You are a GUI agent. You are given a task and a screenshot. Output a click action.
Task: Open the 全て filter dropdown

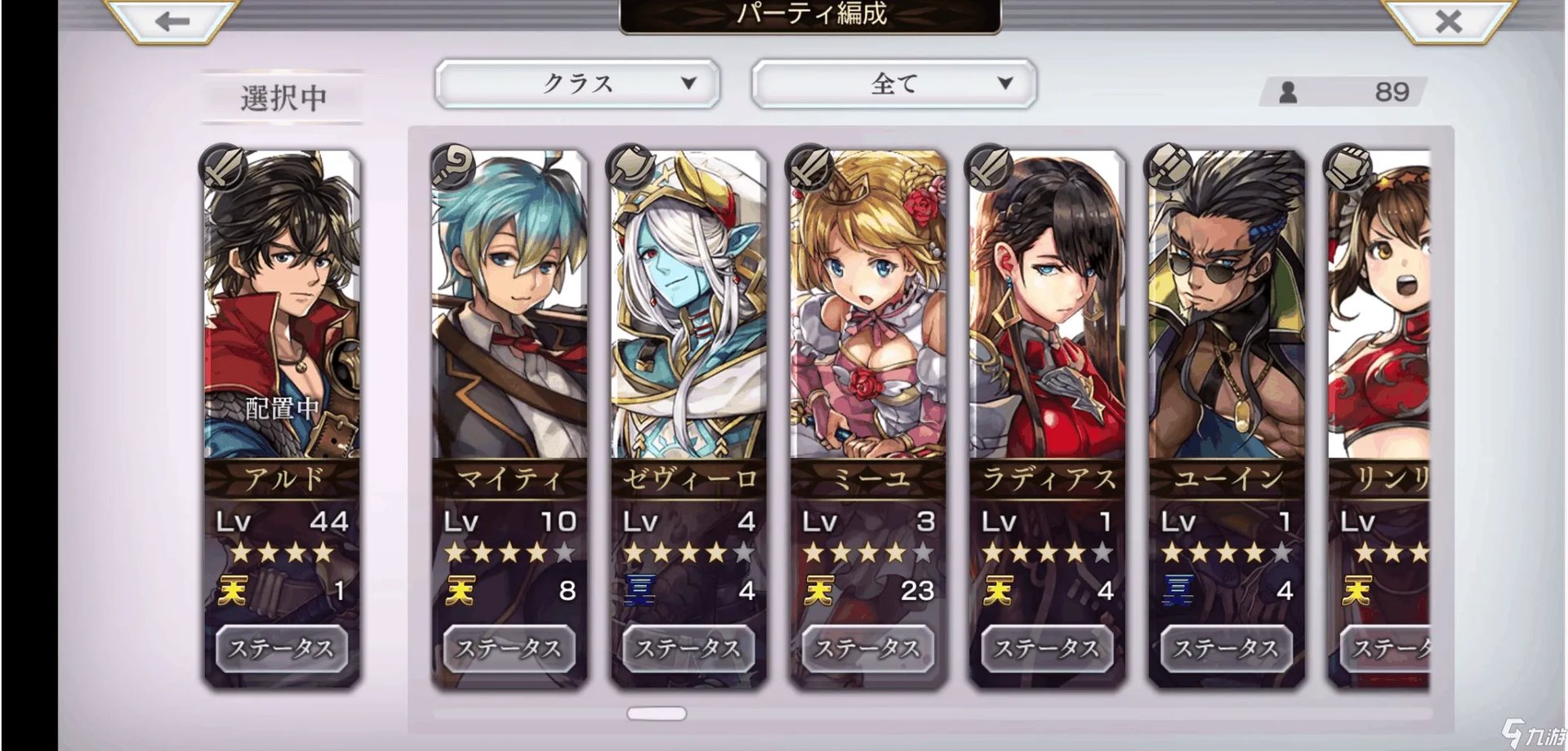tap(893, 83)
